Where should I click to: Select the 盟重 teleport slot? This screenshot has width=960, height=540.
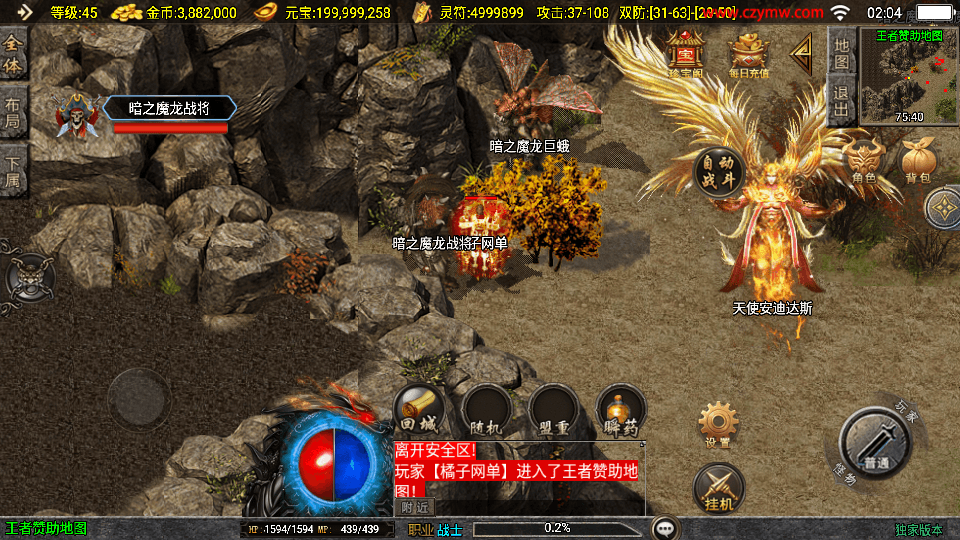coord(553,410)
